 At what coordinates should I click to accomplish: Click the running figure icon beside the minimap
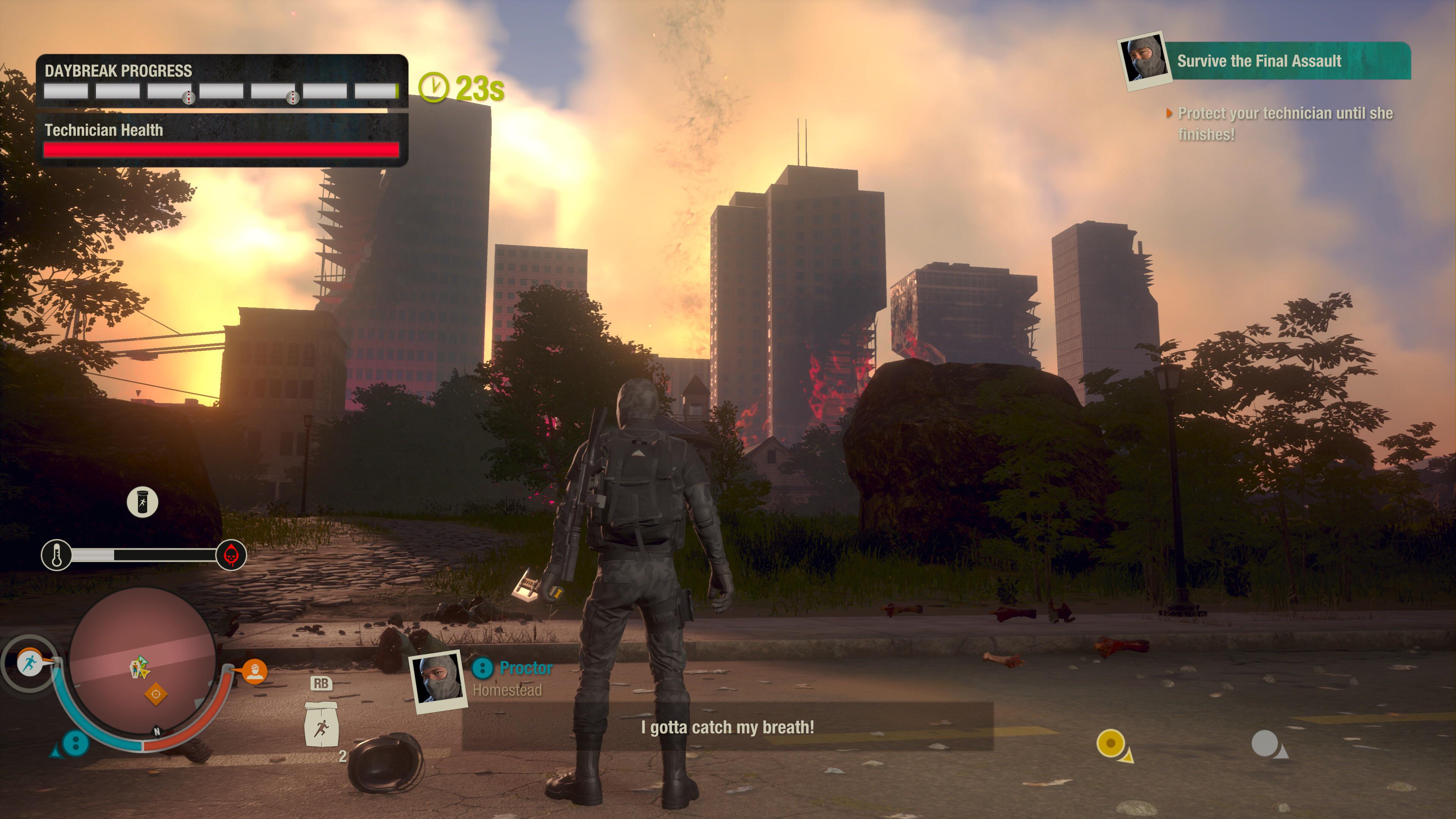(x=30, y=661)
